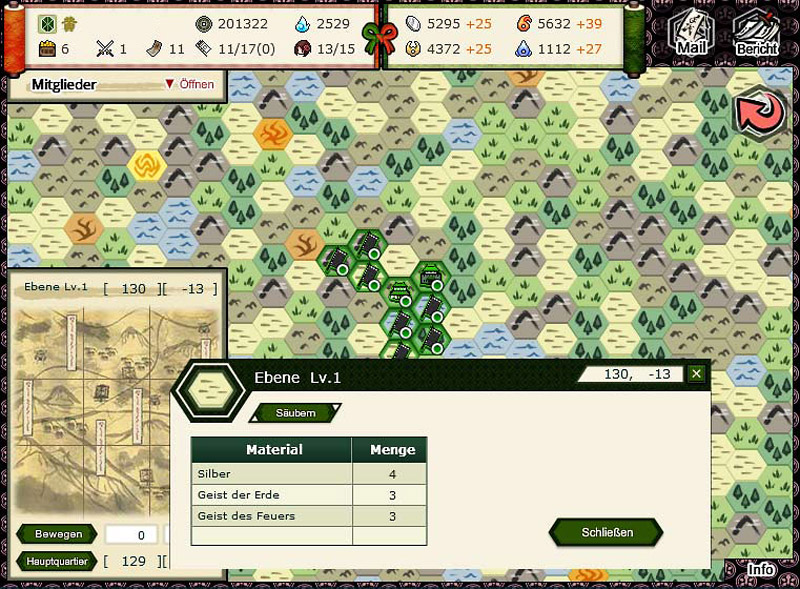The height and width of the screenshot is (589, 800).
Task: Jump to the Hauptquartier
Action: tap(56, 562)
